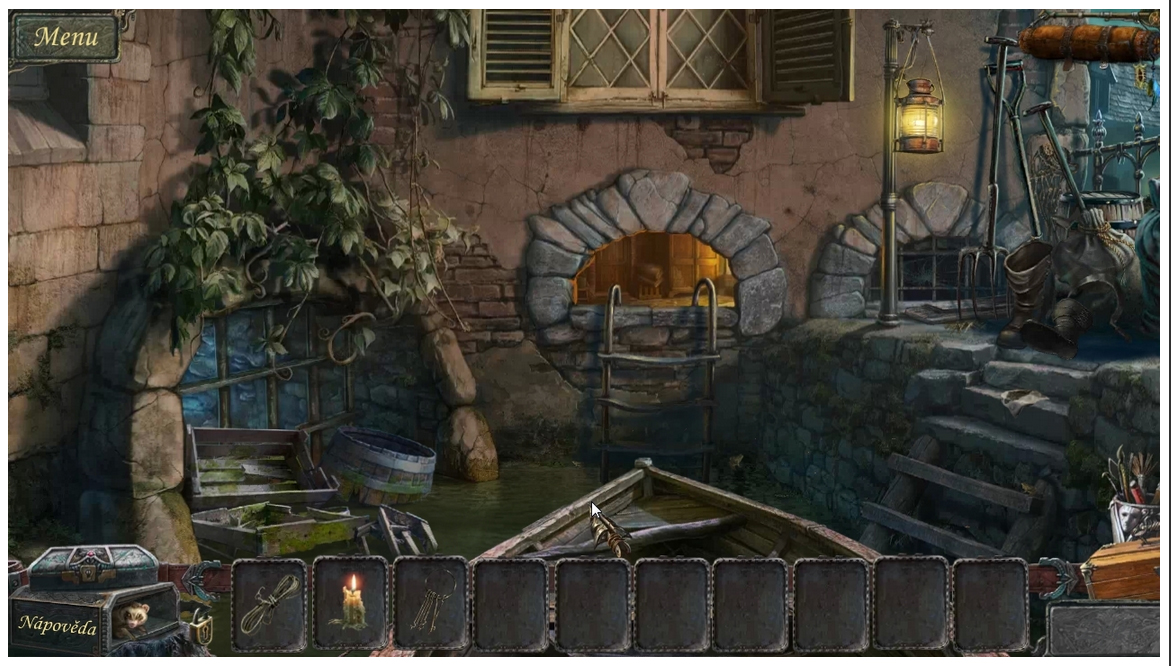Open the wooden chest beside the inventory
Viewport: 1171px width, 666px height.
click(1123, 570)
